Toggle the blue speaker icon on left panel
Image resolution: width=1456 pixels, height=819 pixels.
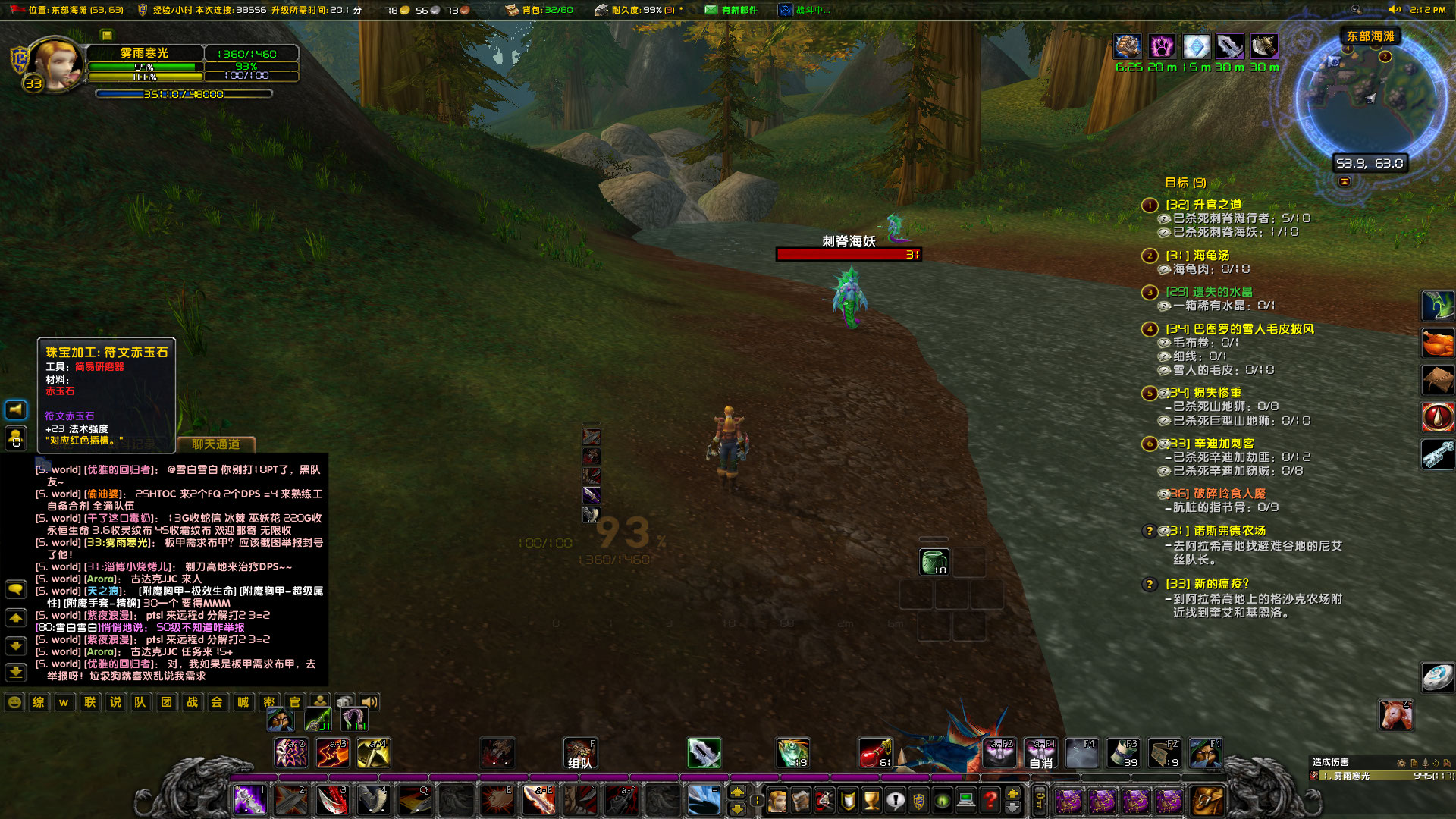(x=15, y=409)
